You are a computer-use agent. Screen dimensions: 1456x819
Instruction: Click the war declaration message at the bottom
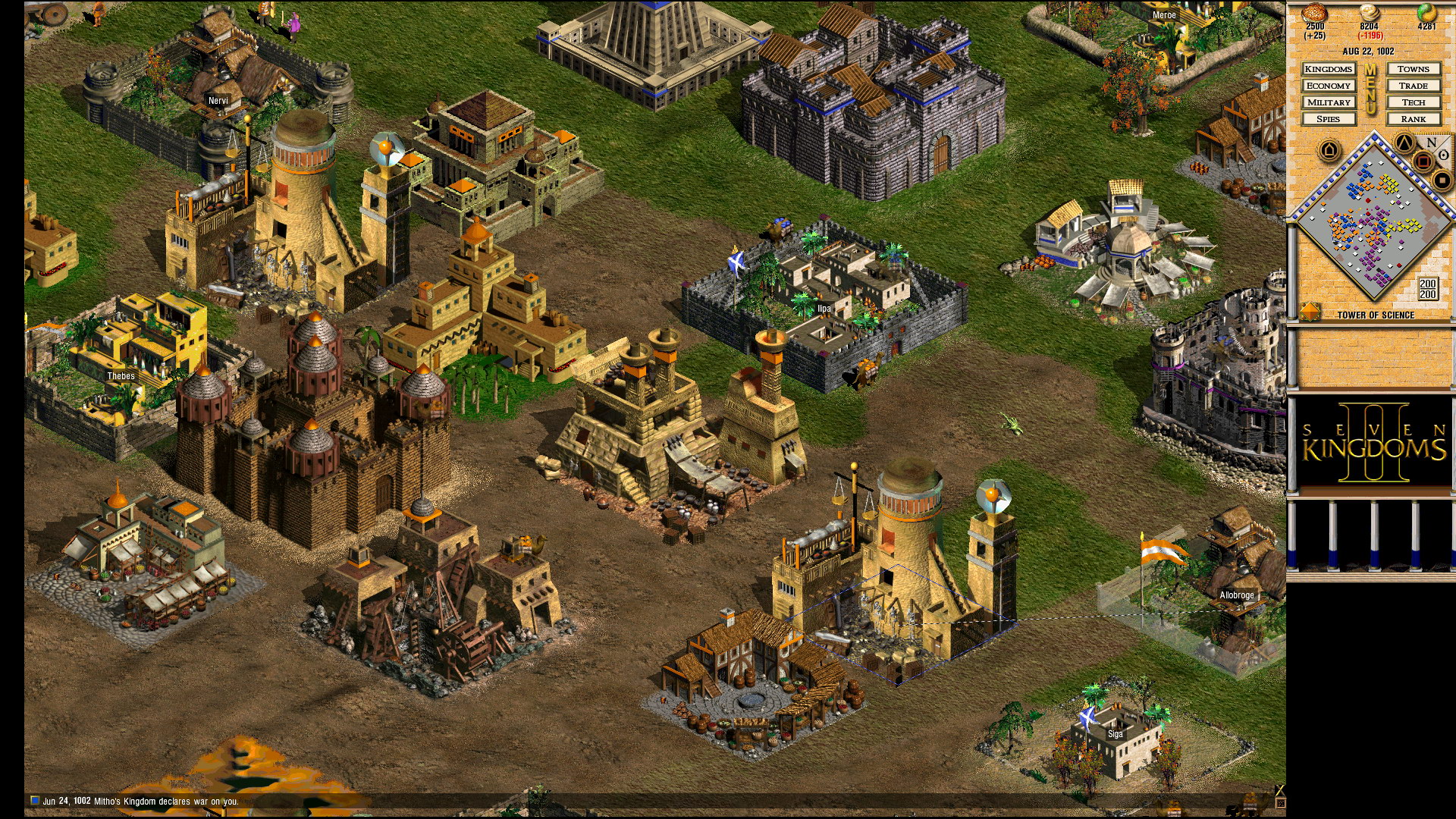(x=140, y=800)
